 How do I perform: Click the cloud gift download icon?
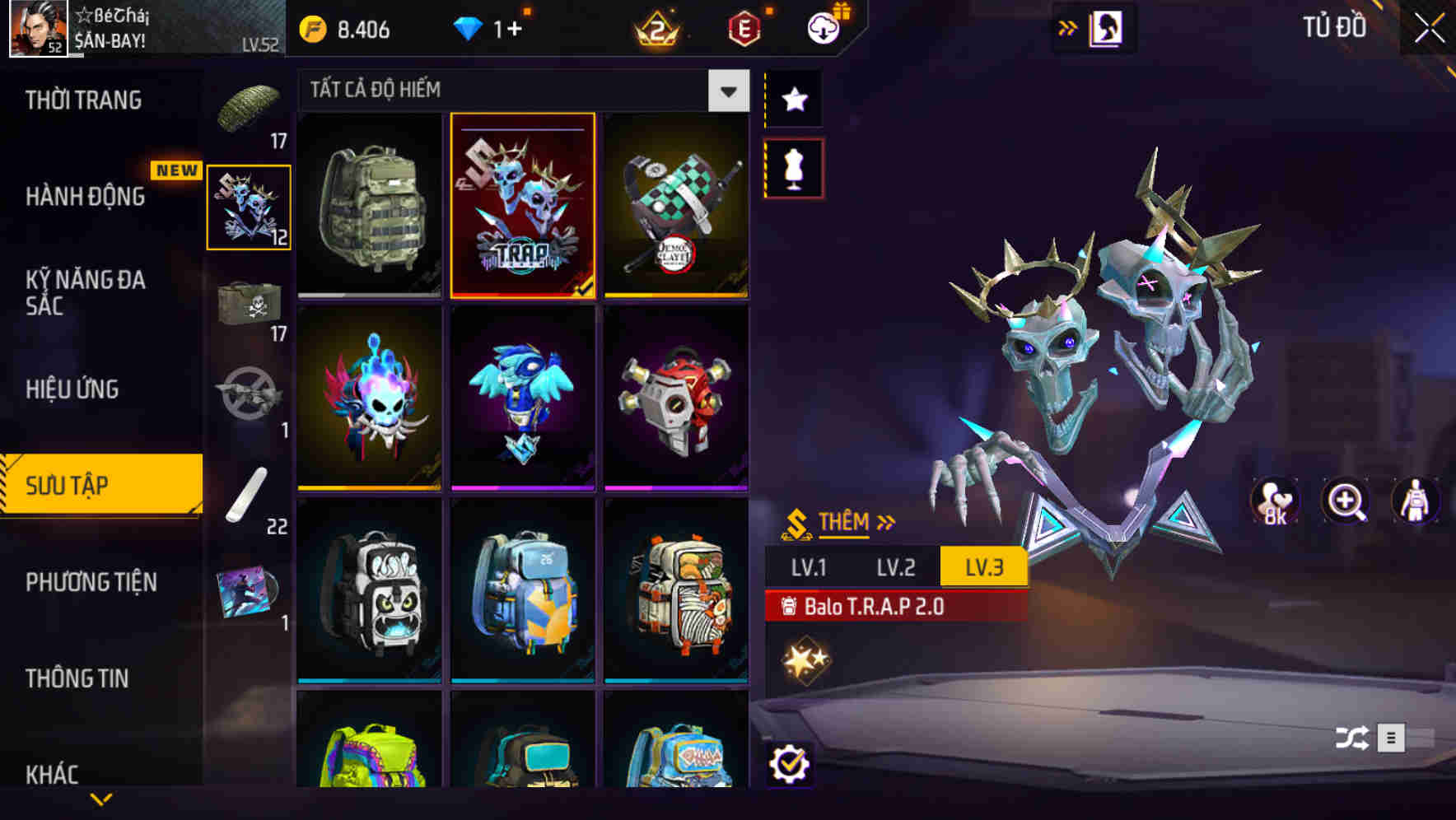pos(824,26)
